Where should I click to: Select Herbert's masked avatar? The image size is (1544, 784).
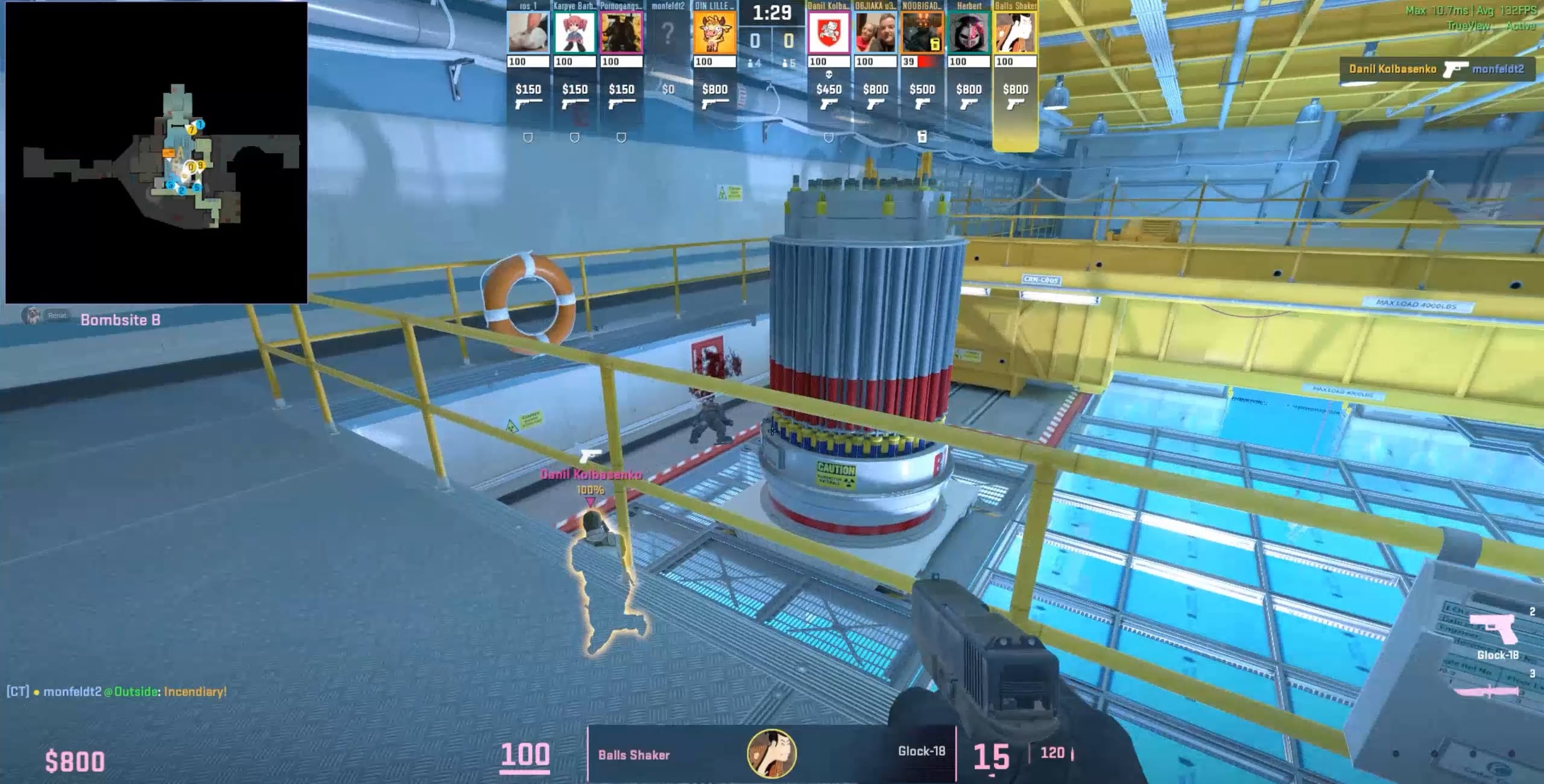tap(969, 33)
